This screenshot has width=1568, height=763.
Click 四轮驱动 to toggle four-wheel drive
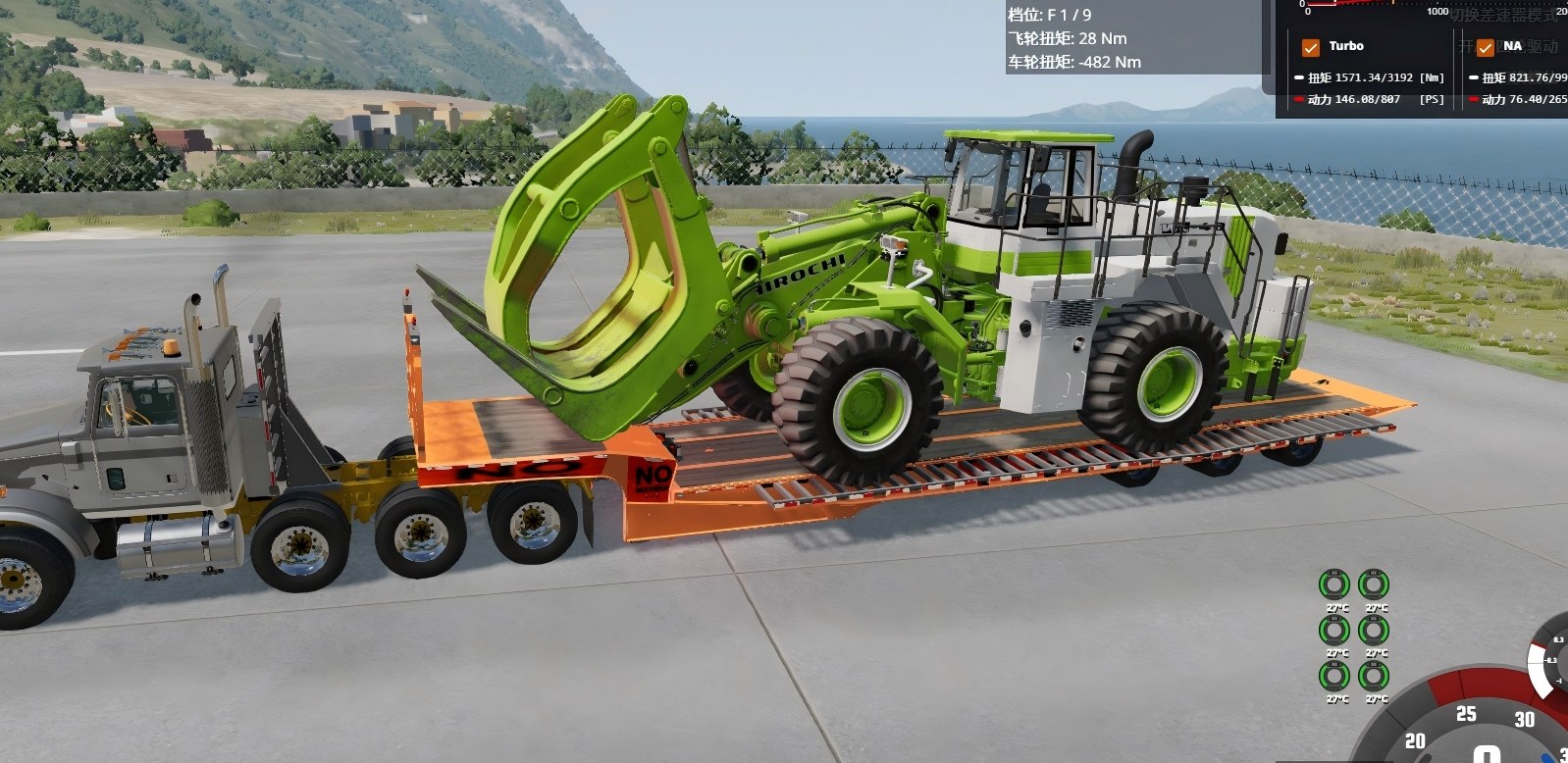[1526, 47]
